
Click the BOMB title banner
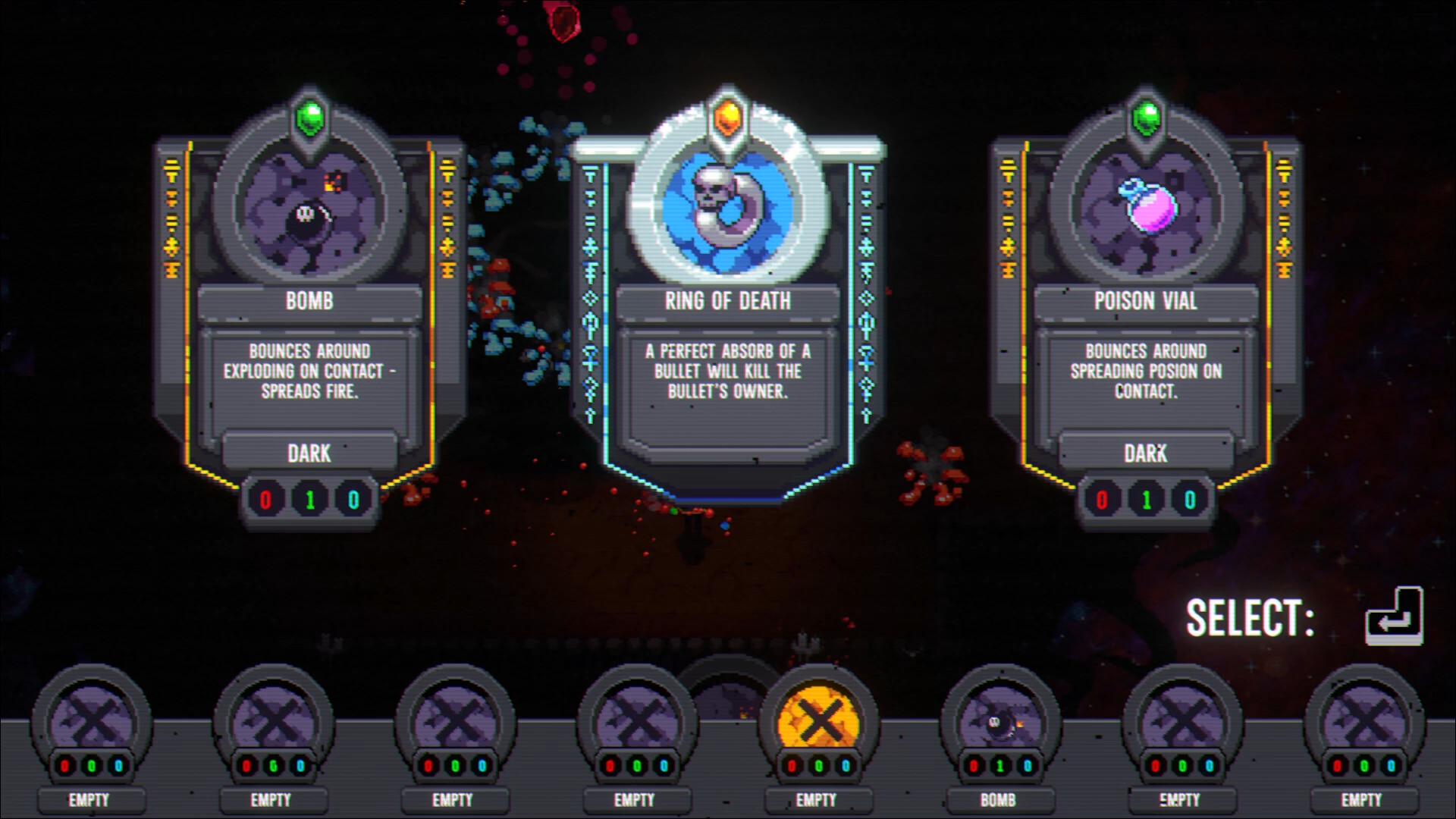tap(309, 301)
